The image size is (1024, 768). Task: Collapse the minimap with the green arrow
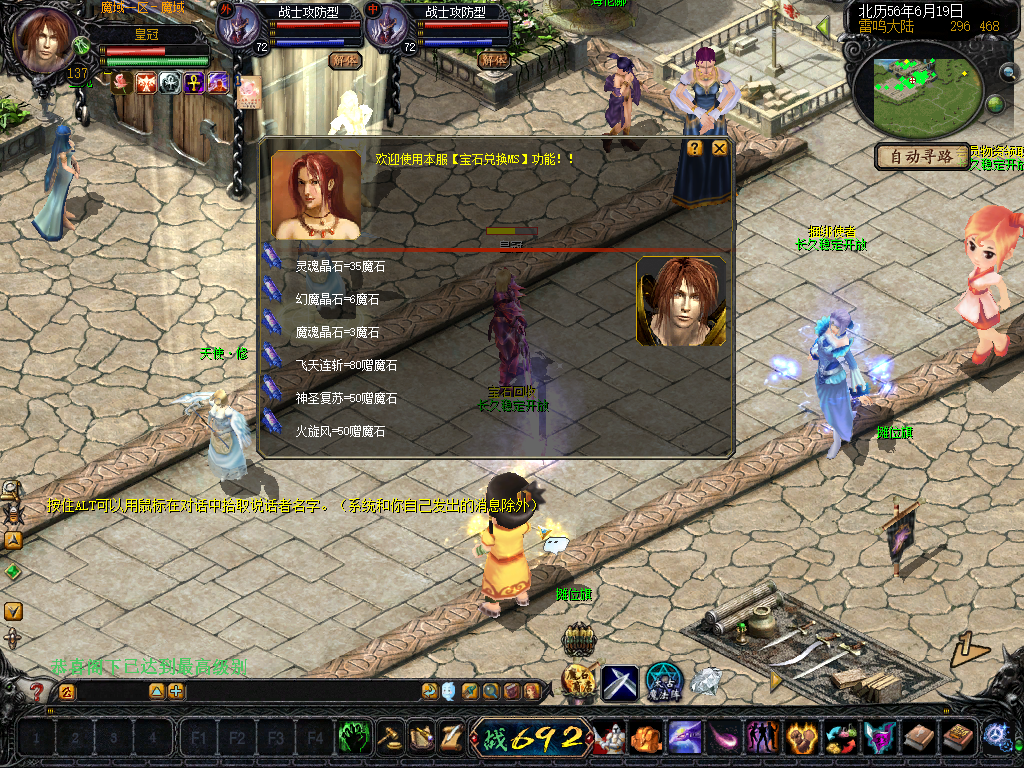pos(823,25)
